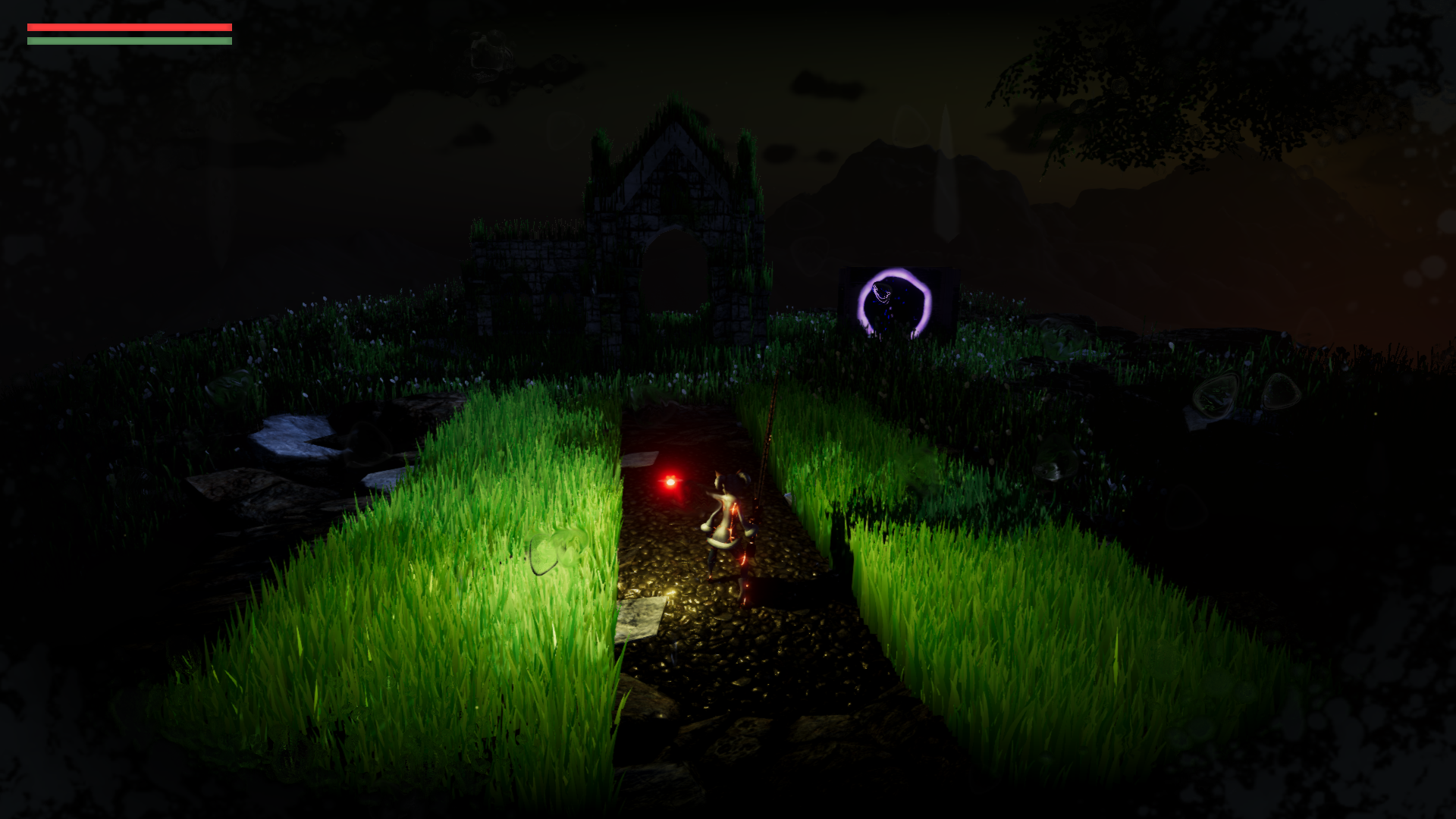Click the green stamina bar
Screen dimensions: 1456x819
point(129,41)
